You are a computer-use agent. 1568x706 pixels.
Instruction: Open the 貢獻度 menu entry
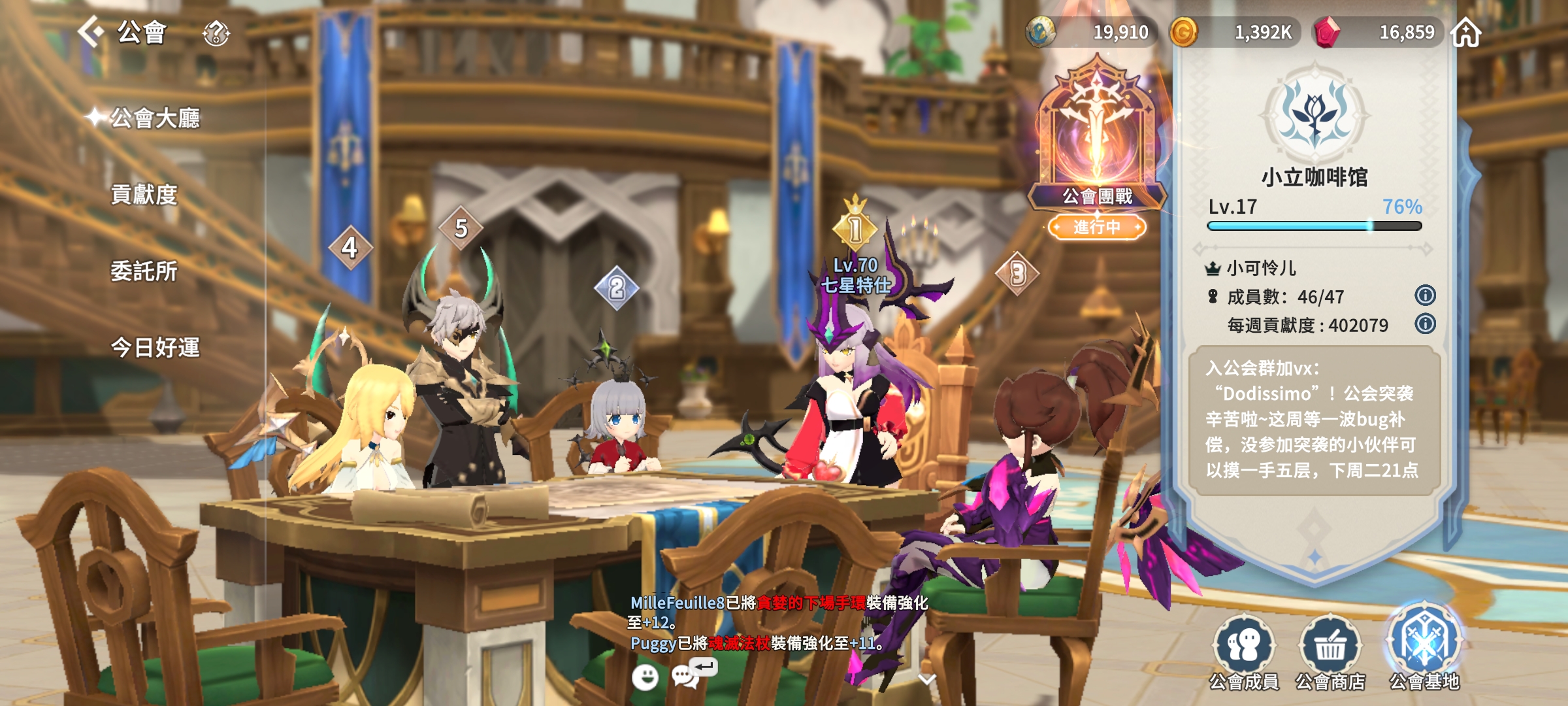pyautogui.click(x=144, y=195)
